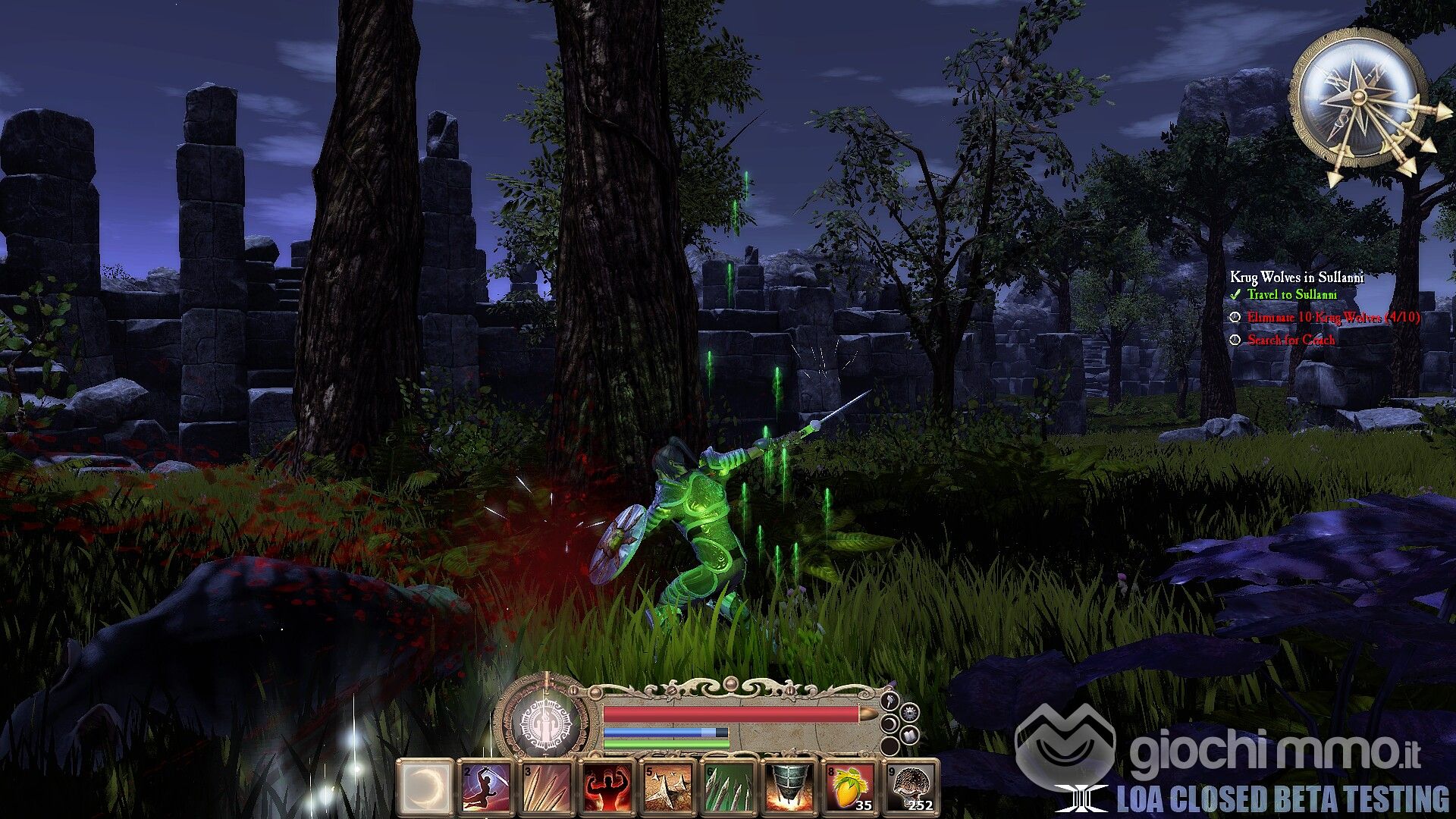Click the Search for Coach objective

pos(1291,340)
